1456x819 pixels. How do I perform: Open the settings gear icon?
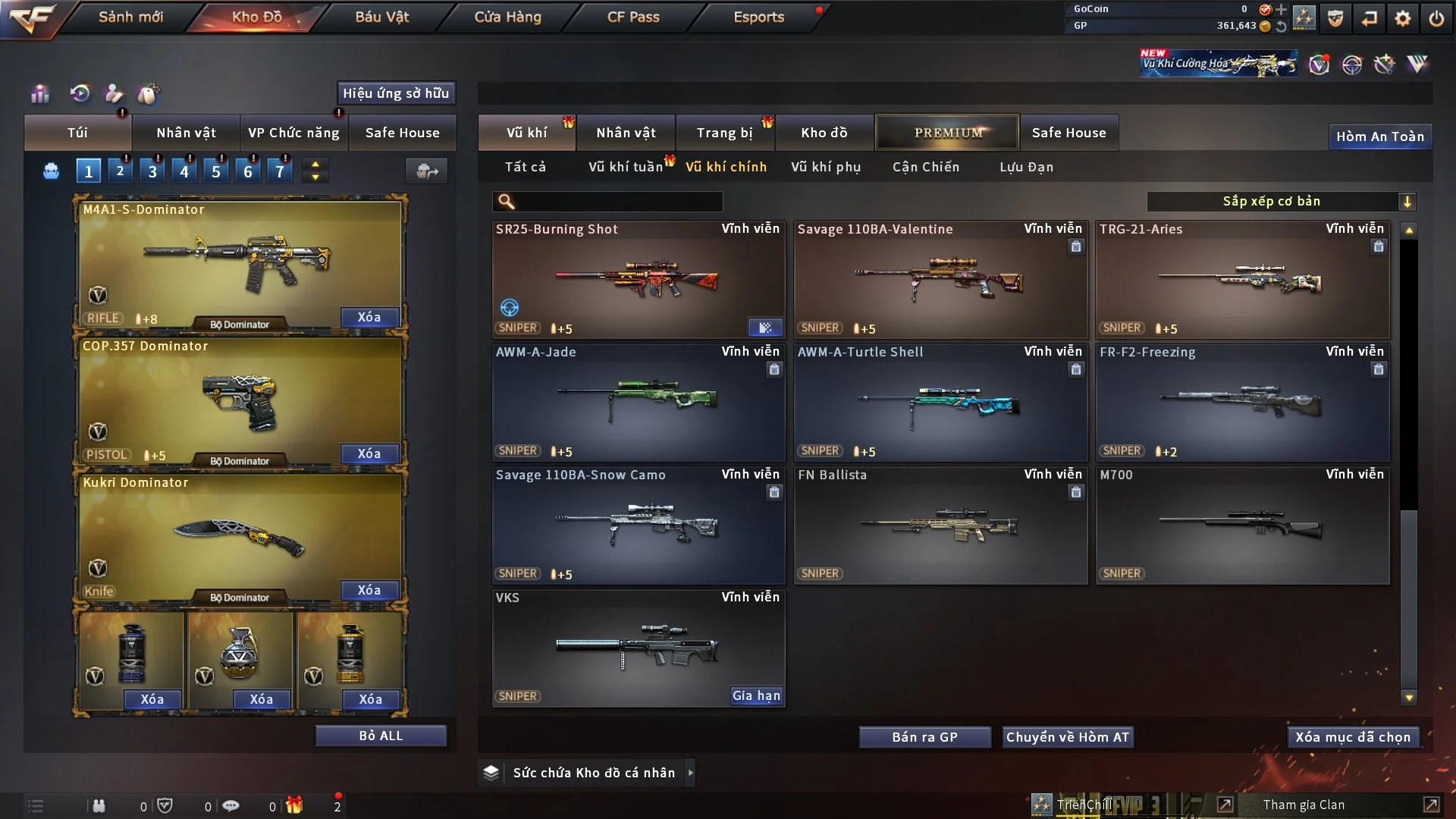click(x=1402, y=18)
